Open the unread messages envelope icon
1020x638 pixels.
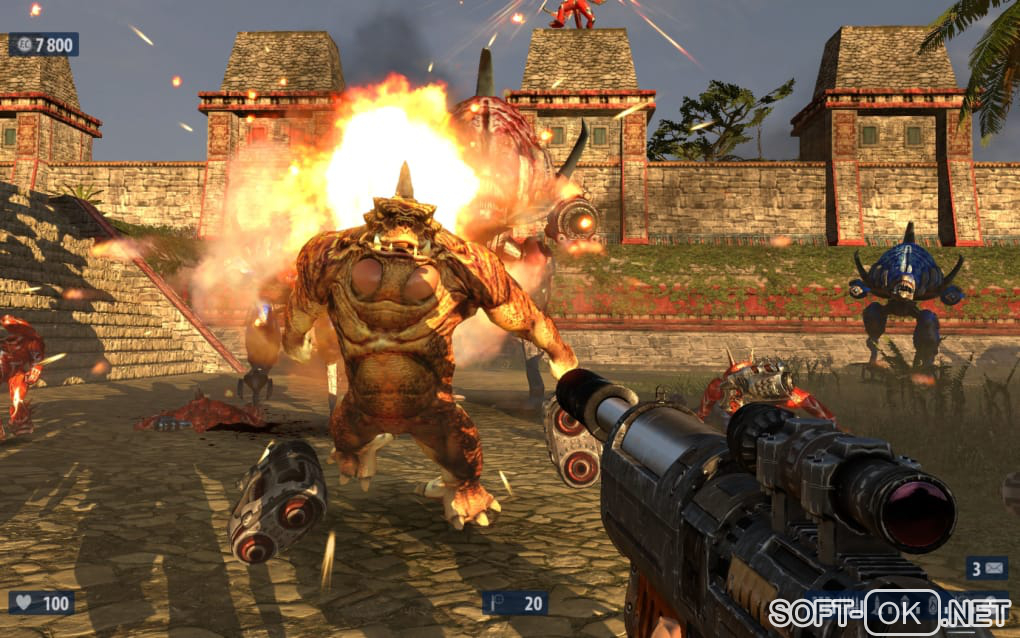[993, 569]
